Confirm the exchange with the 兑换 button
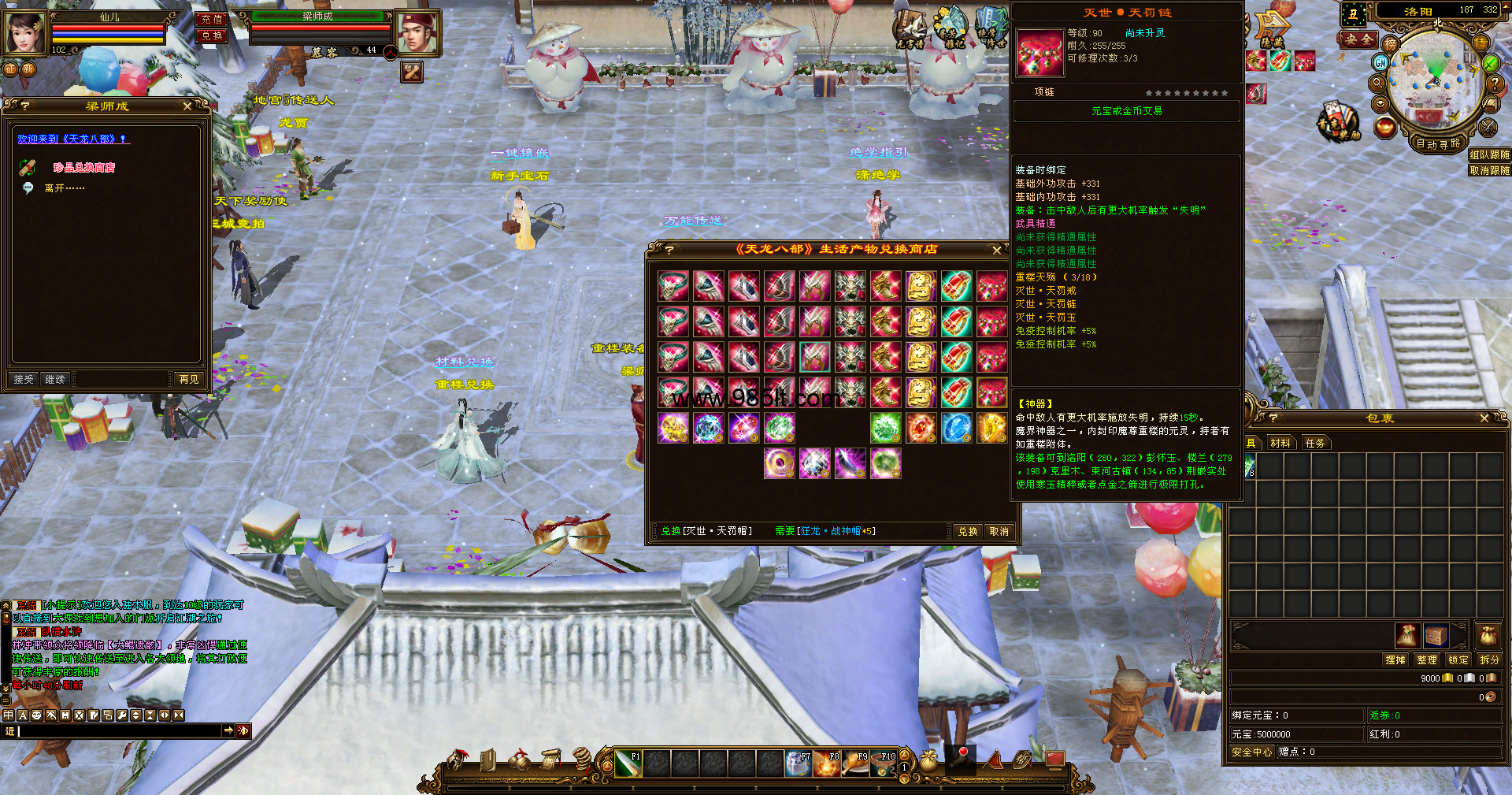 click(967, 532)
